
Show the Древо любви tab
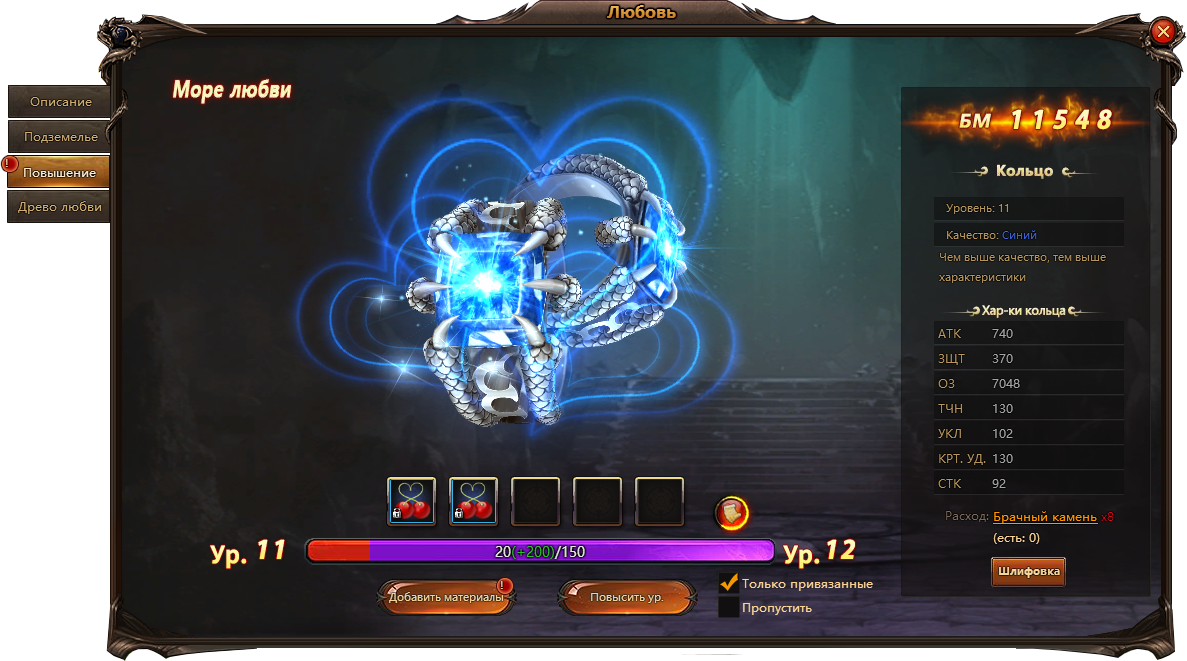tap(60, 207)
